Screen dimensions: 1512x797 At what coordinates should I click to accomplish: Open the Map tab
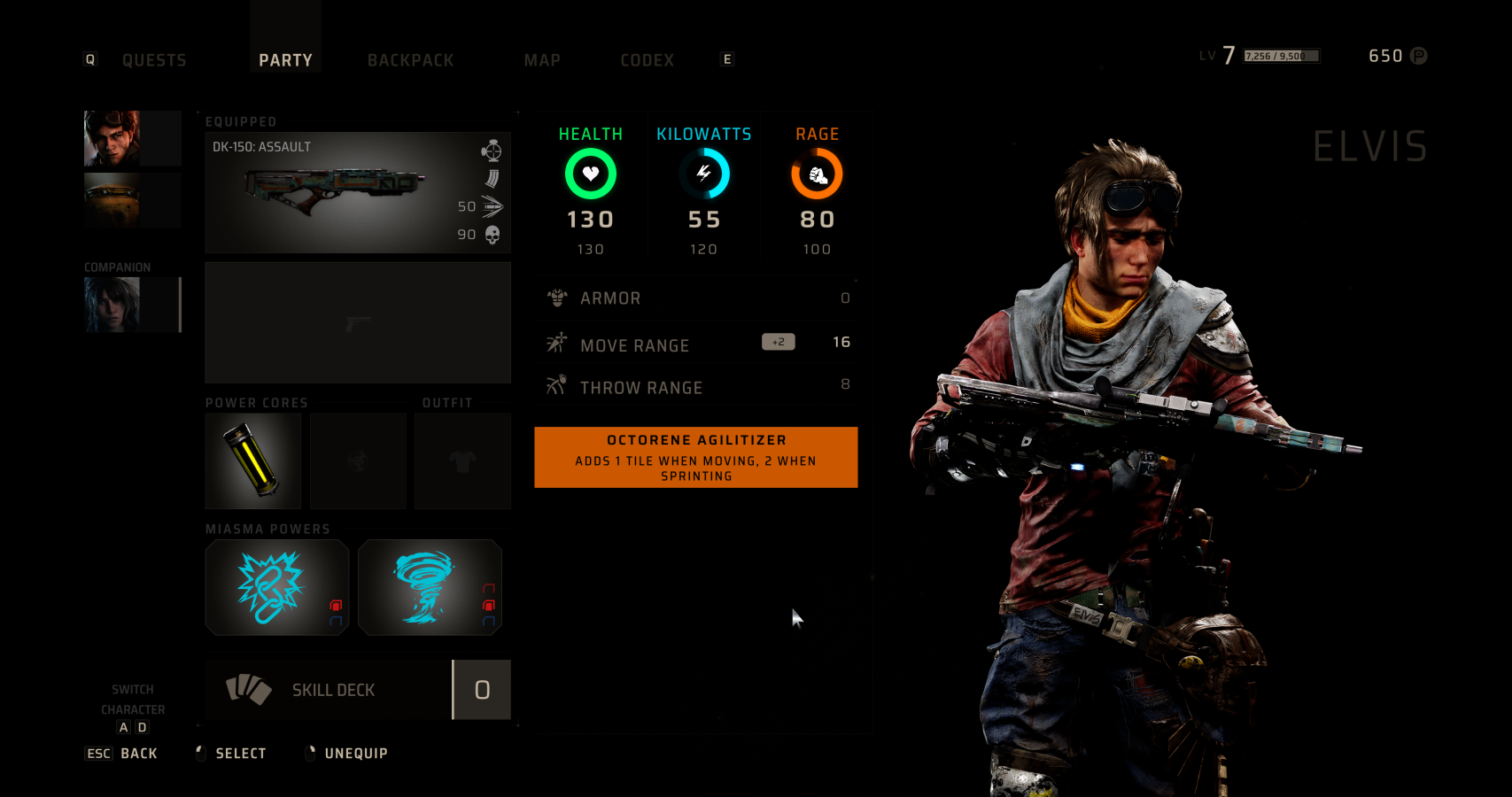coord(542,60)
